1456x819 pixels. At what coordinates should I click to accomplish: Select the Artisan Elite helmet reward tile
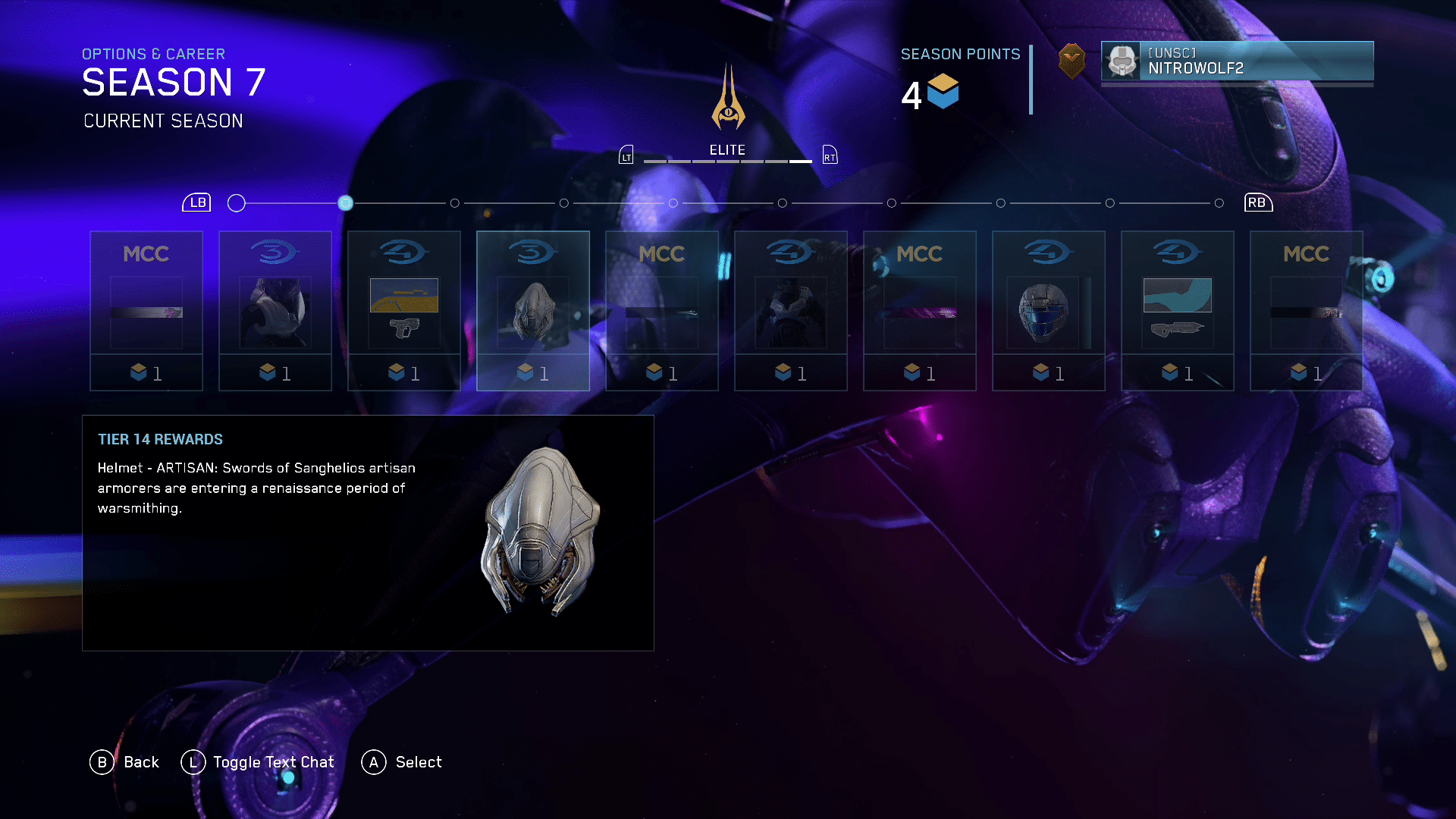pyautogui.click(x=532, y=311)
